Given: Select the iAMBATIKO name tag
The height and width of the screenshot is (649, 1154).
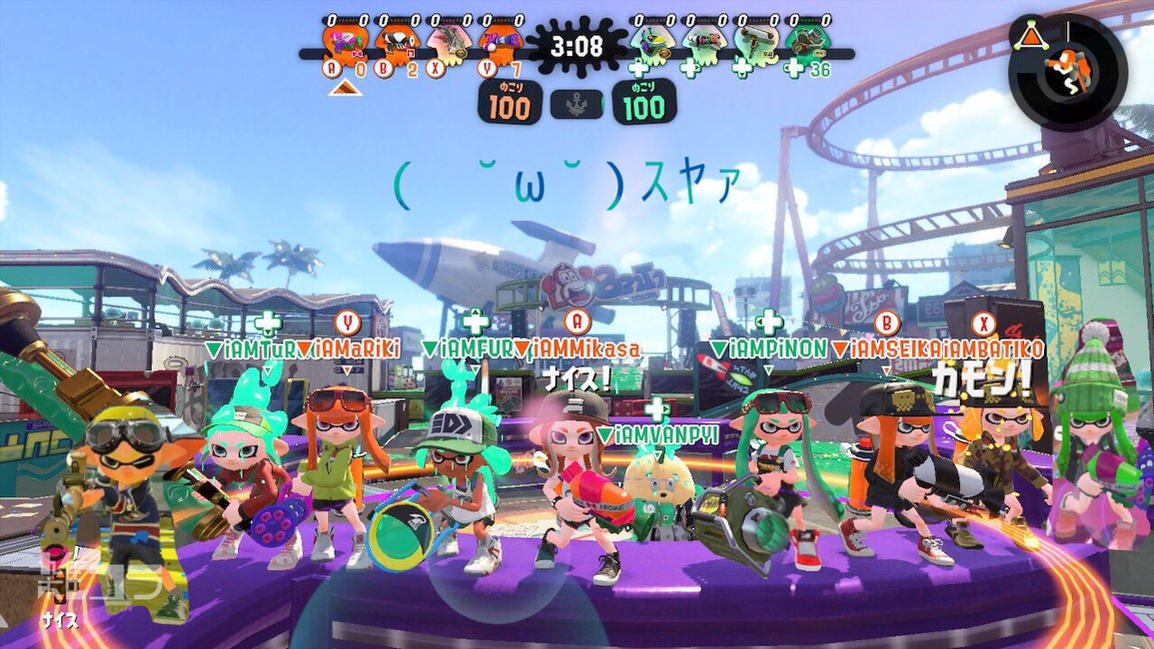Looking at the screenshot, I should [x=992, y=349].
